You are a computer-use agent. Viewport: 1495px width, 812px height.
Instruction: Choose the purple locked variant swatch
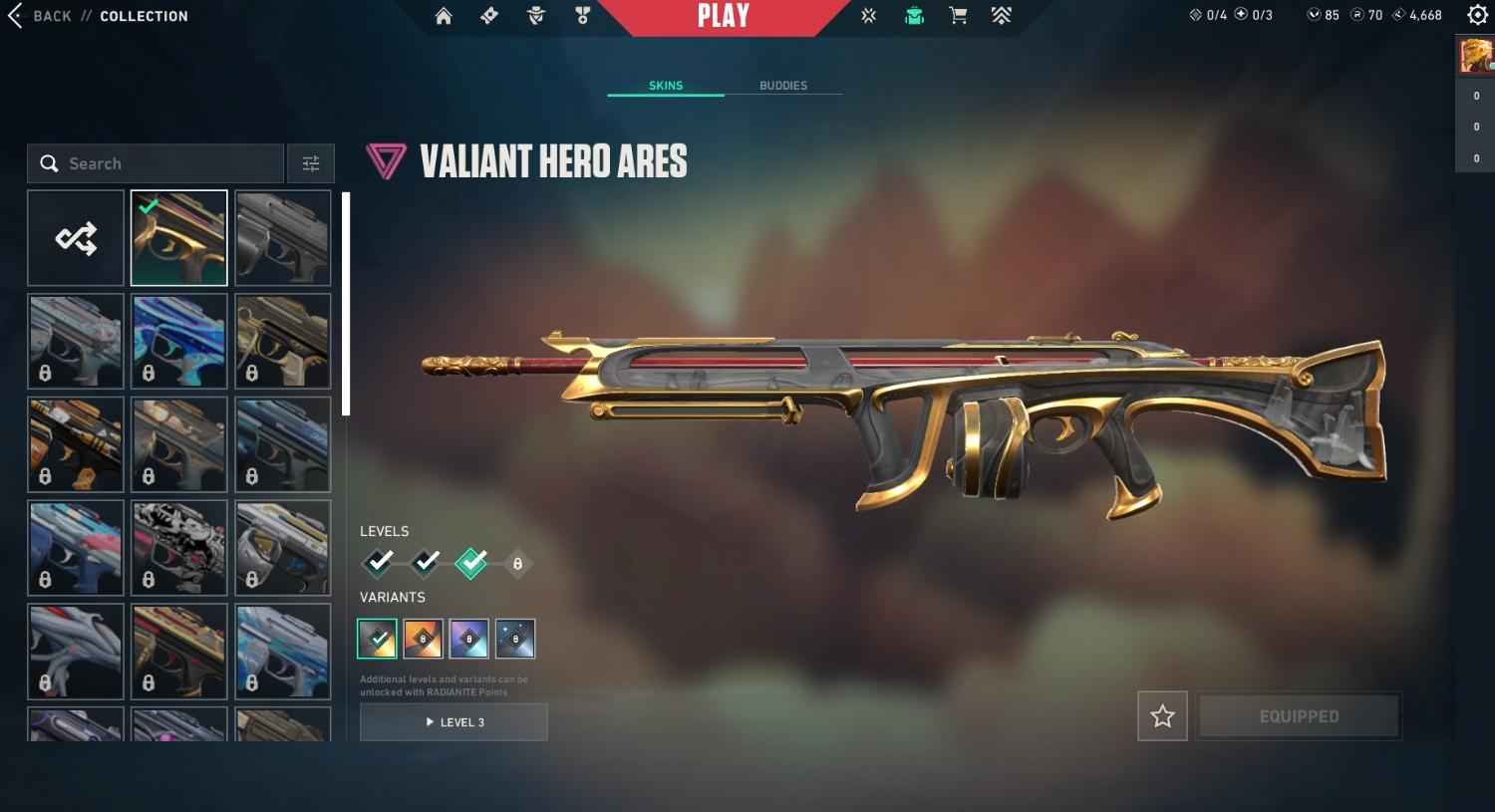[x=468, y=639]
